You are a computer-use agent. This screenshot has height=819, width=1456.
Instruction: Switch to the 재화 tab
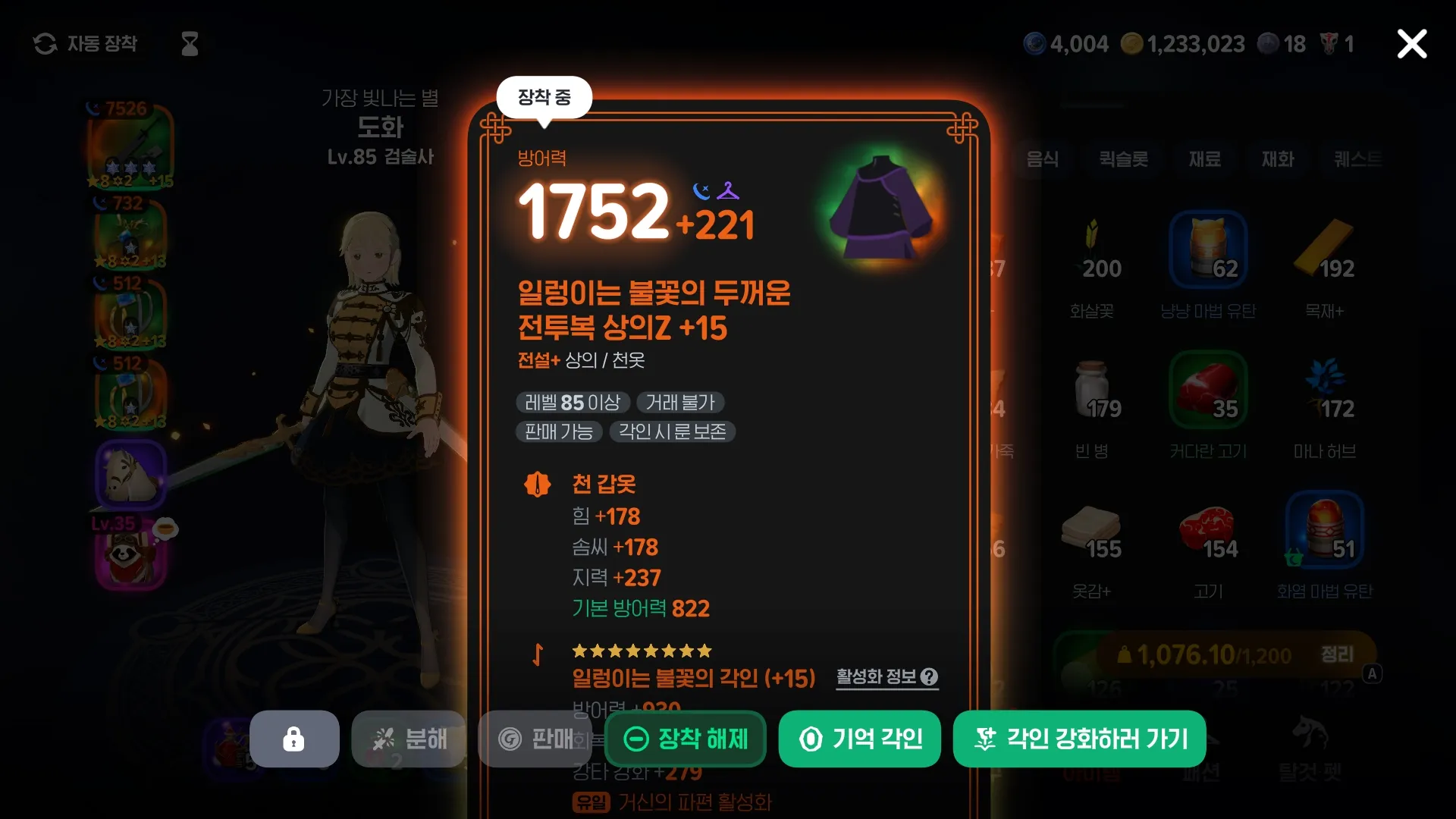click(x=1278, y=160)
